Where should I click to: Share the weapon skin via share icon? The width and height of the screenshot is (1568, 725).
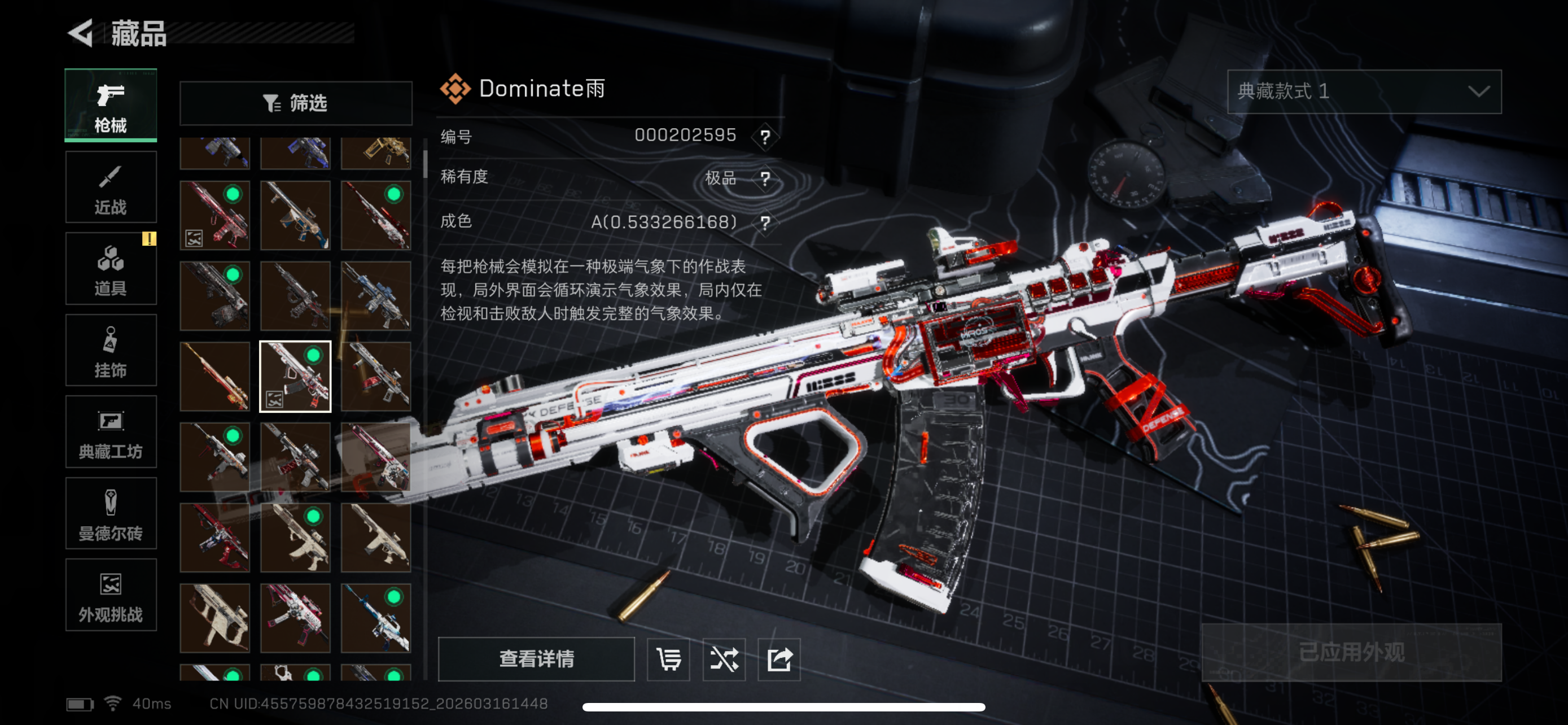point(779,660)
